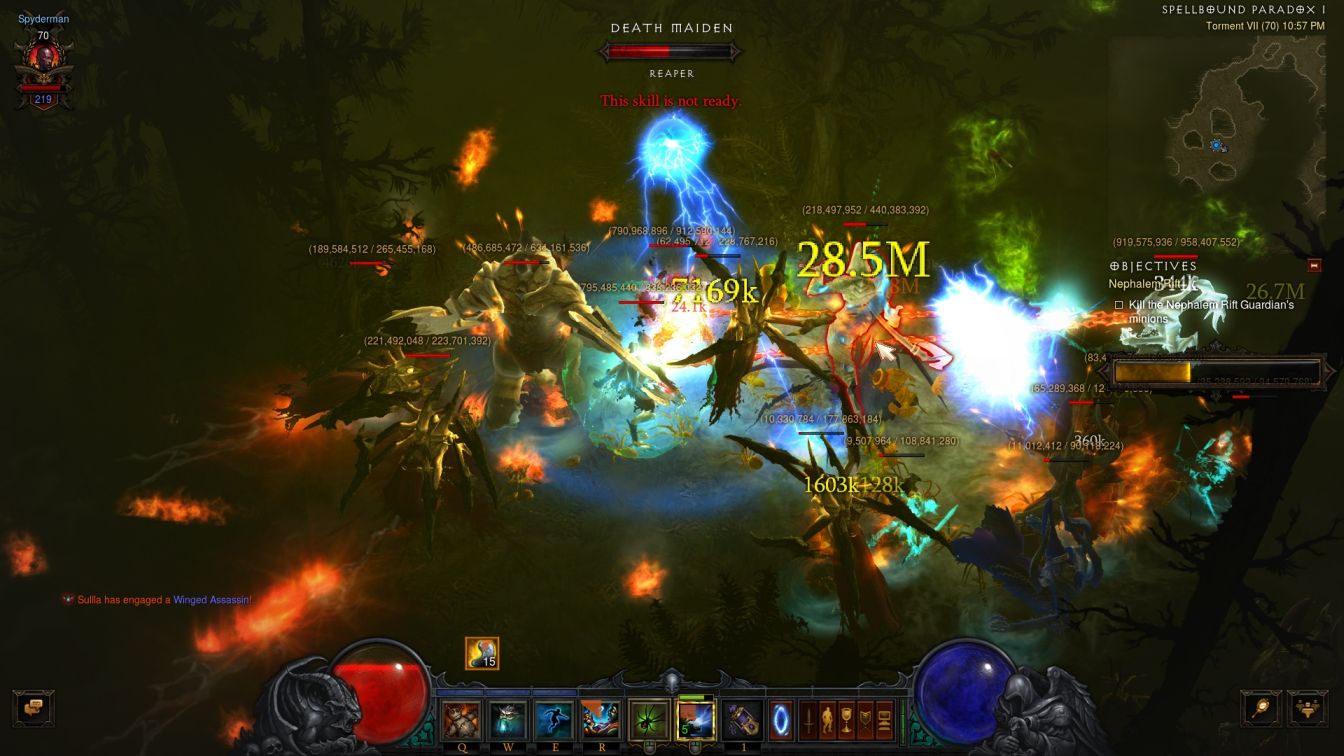Image resolution: width=1344 pixels, height=756 pixels.
Task: Open the magnifying glass button
Action: click(1260, 707)
